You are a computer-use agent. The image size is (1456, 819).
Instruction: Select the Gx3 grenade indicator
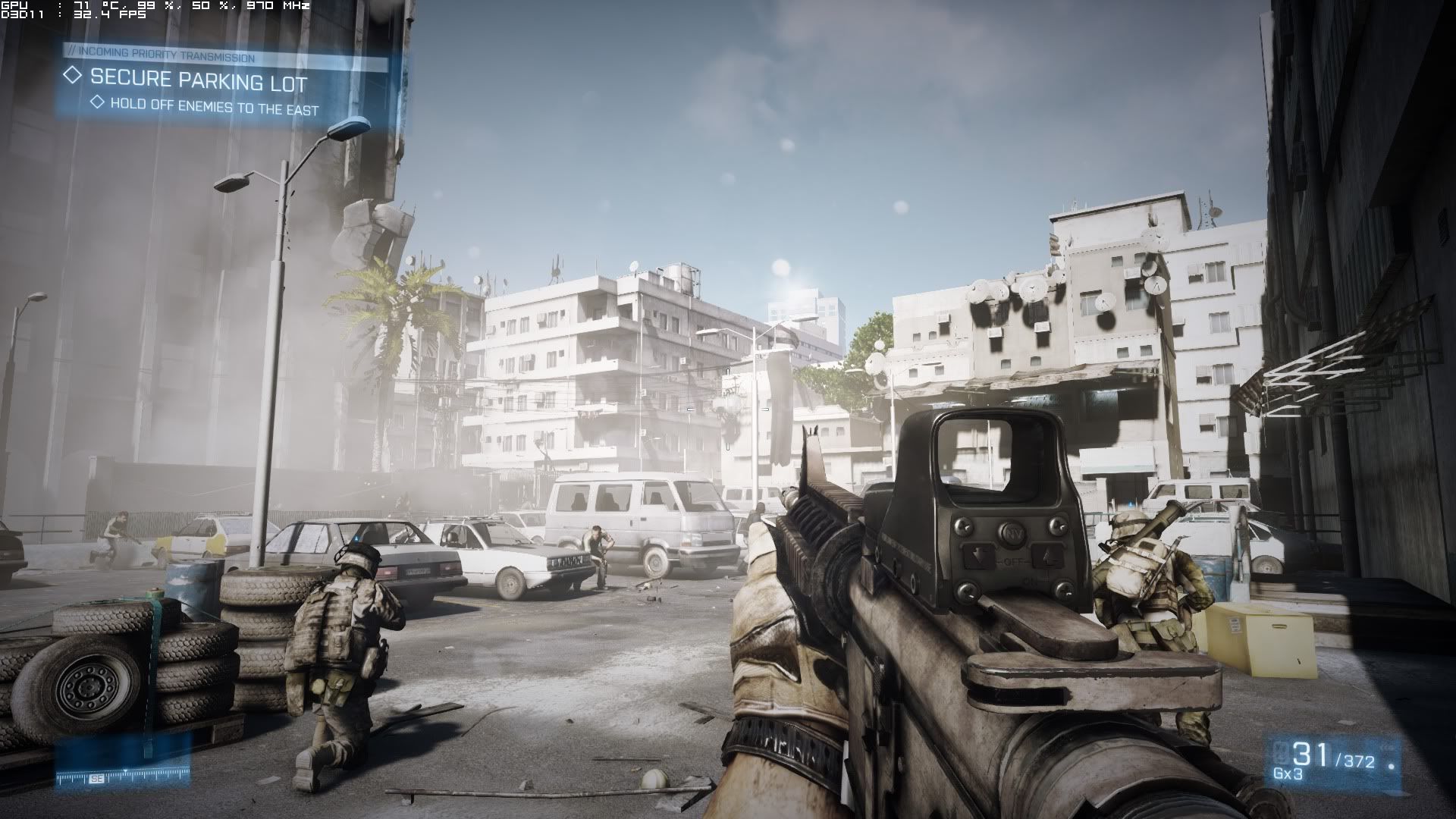coord(1288,774)
